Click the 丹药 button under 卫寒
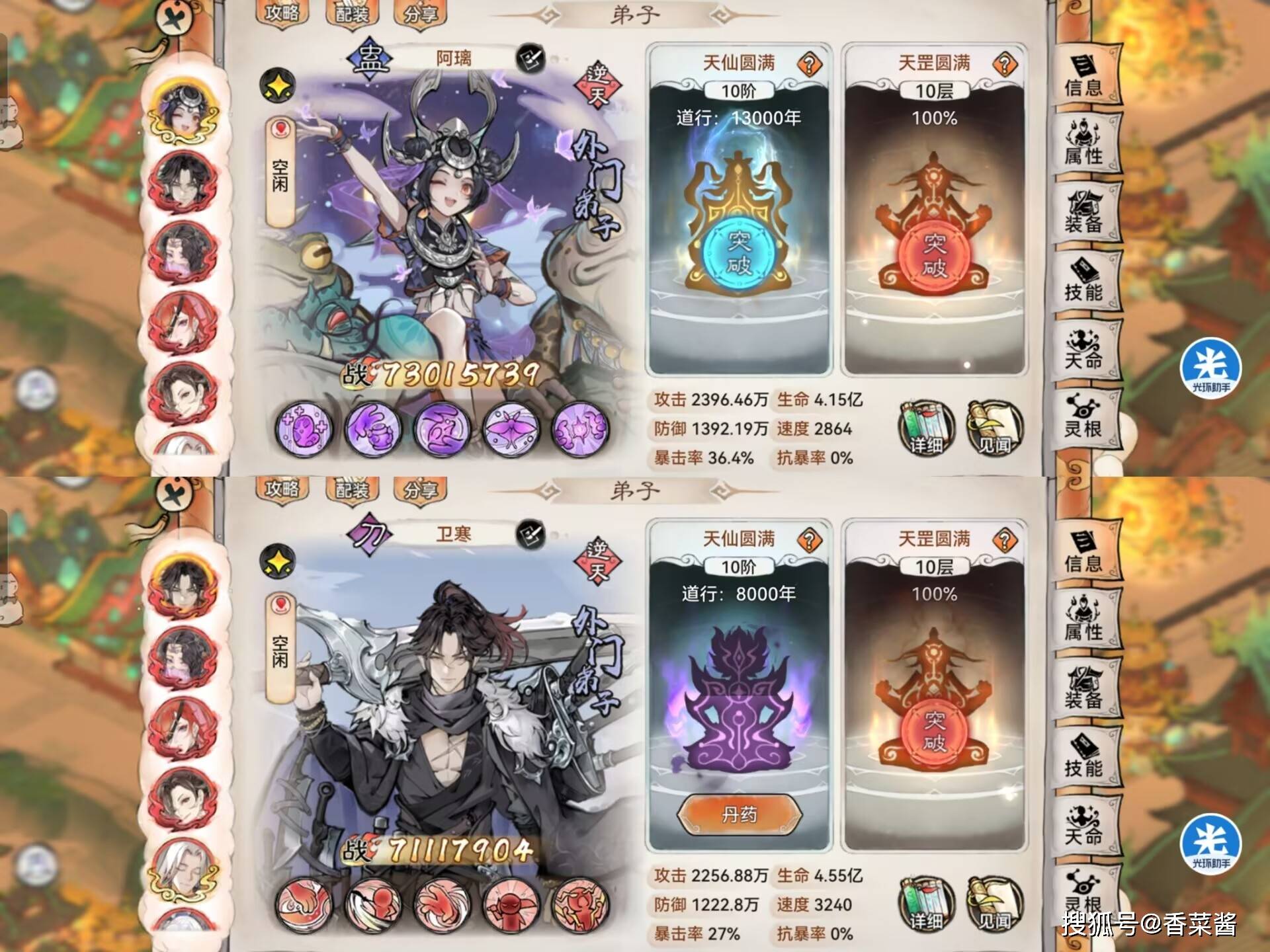This screenshot has width=1270, height=952. coord(741,814)
